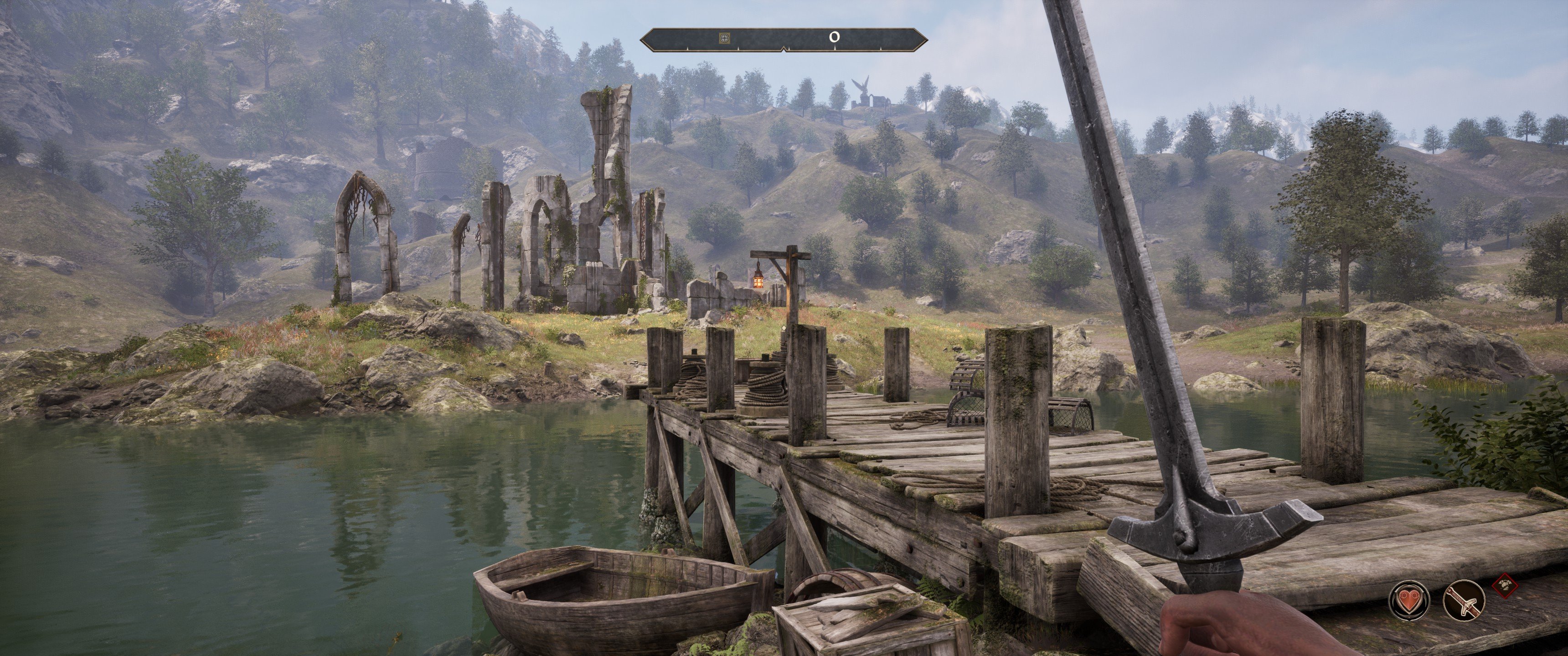This screenshot has height=656, width=1568.
Task: Click the location marker on the compass
Action: coord(724,38)
